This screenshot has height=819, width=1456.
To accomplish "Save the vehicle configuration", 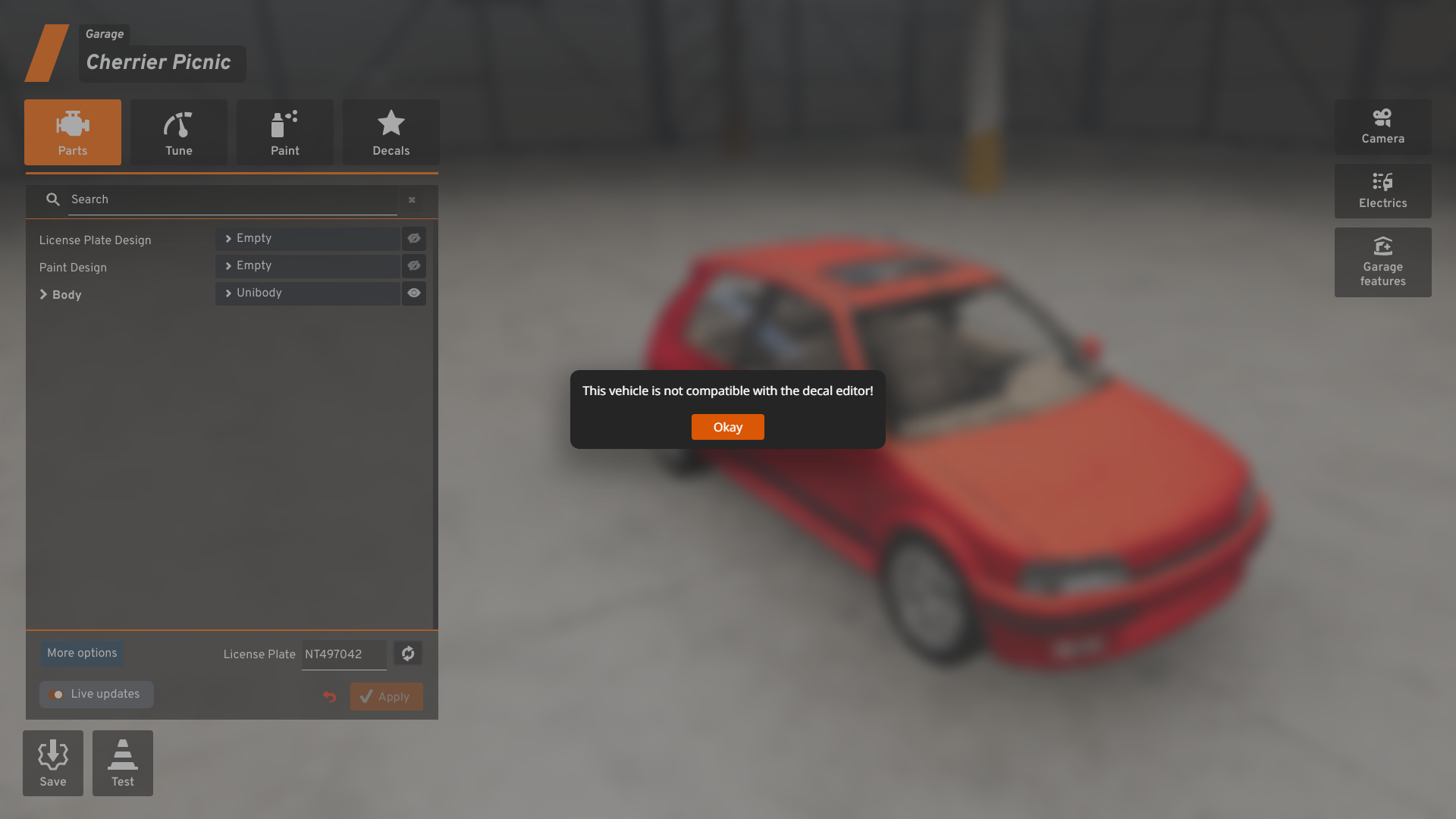I will tap(53, 763).
